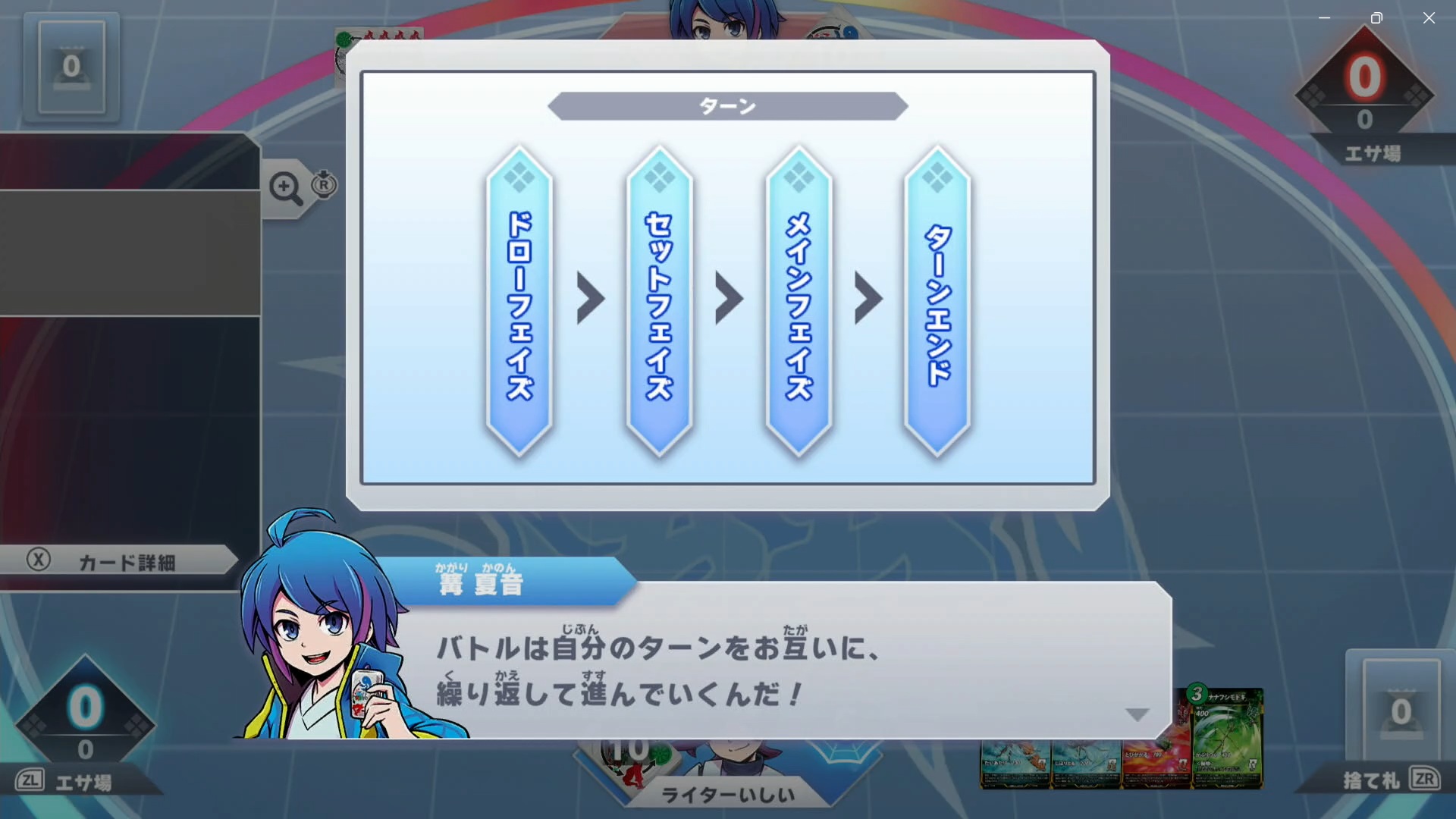Select the メインフェイズ phase banner

click(797, 303)
